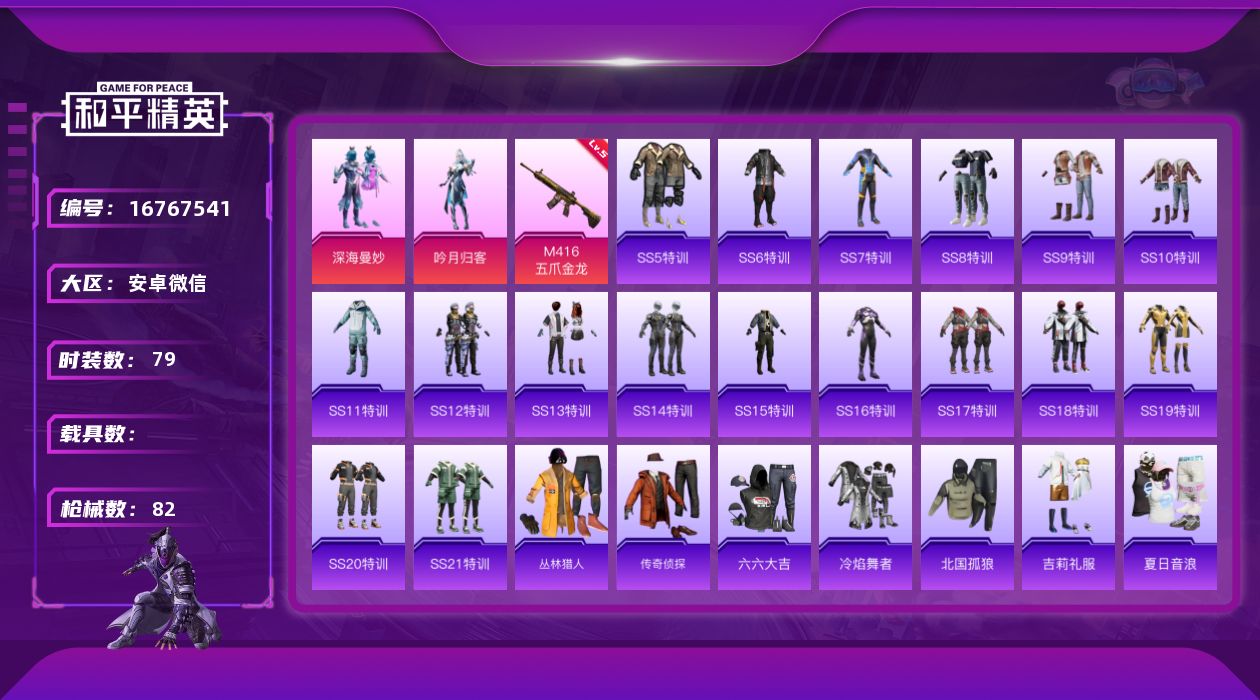Choose the SS20特训 outfit card
The height and width of the screenshot is (700, 1260).
358,517
